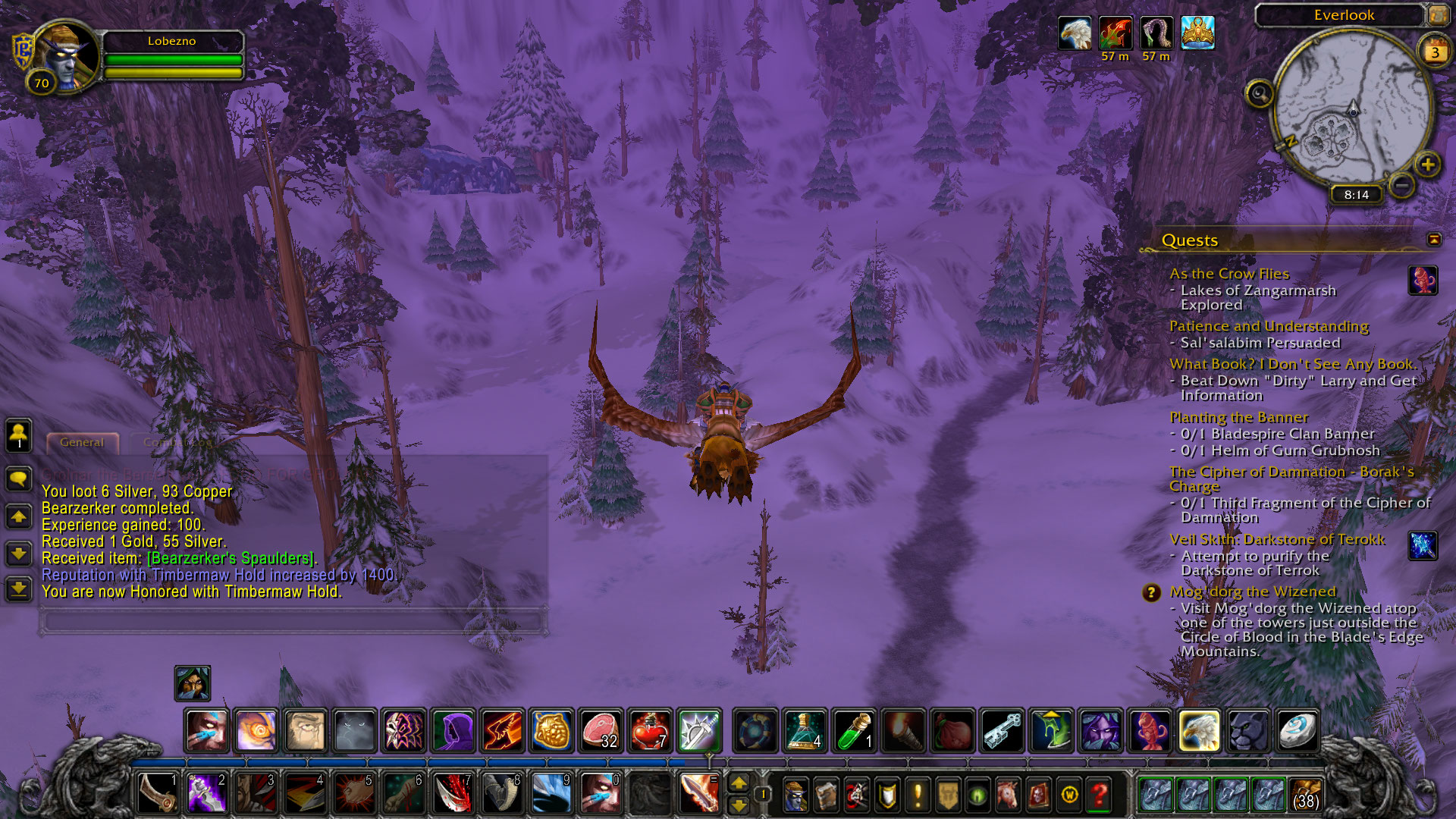Summon the white gryphon mount
This screenshot has height=819, width=1456.
point(1199,730)
